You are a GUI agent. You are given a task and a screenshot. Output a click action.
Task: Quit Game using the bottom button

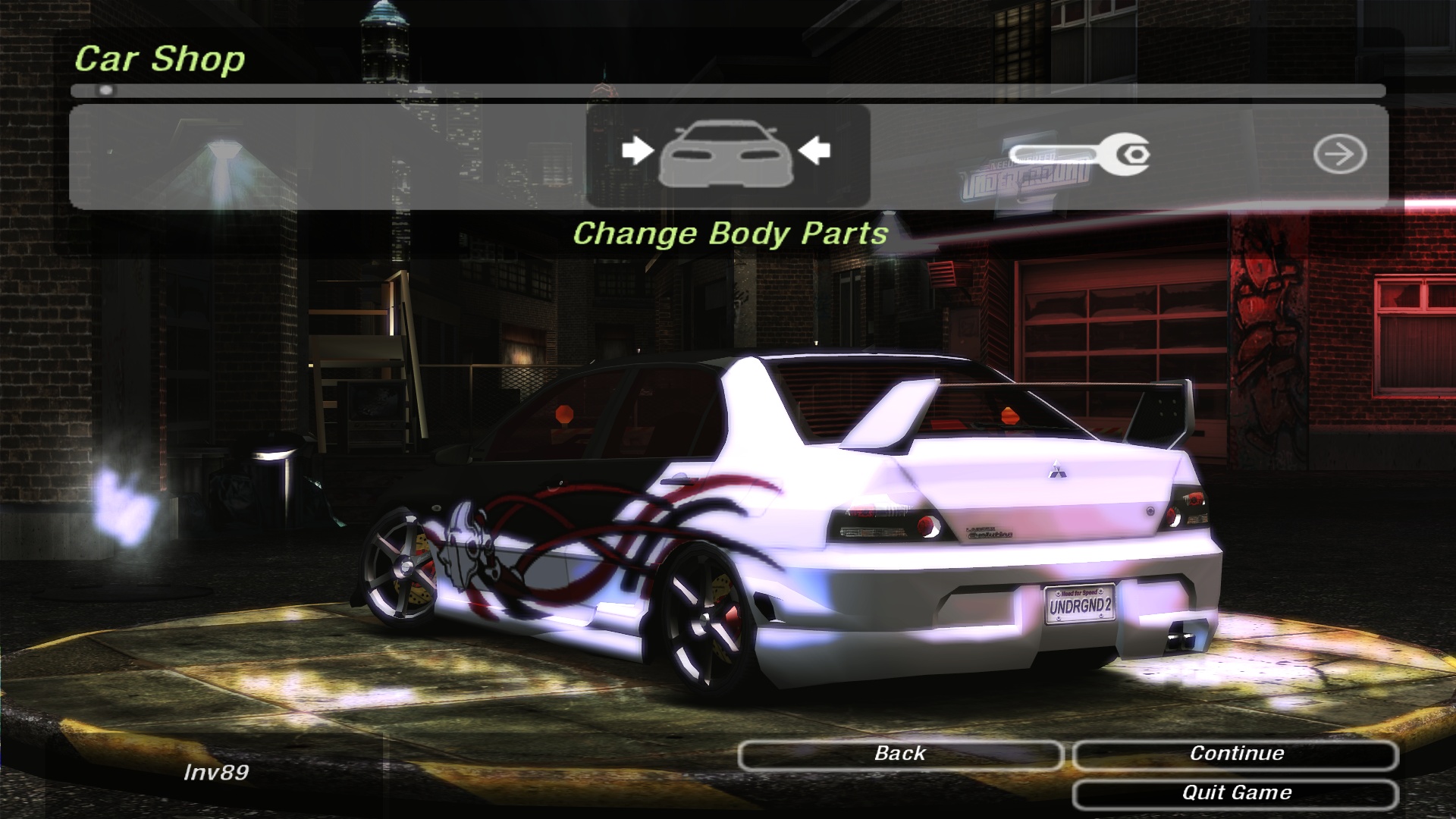pyautogui.click(x=1235, y=794)
